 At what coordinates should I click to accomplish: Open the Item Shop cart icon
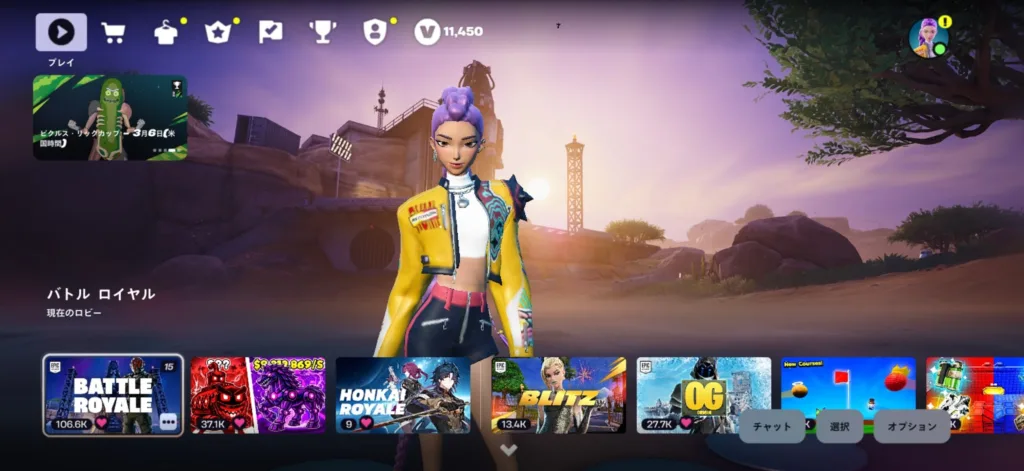click(113, 32)
